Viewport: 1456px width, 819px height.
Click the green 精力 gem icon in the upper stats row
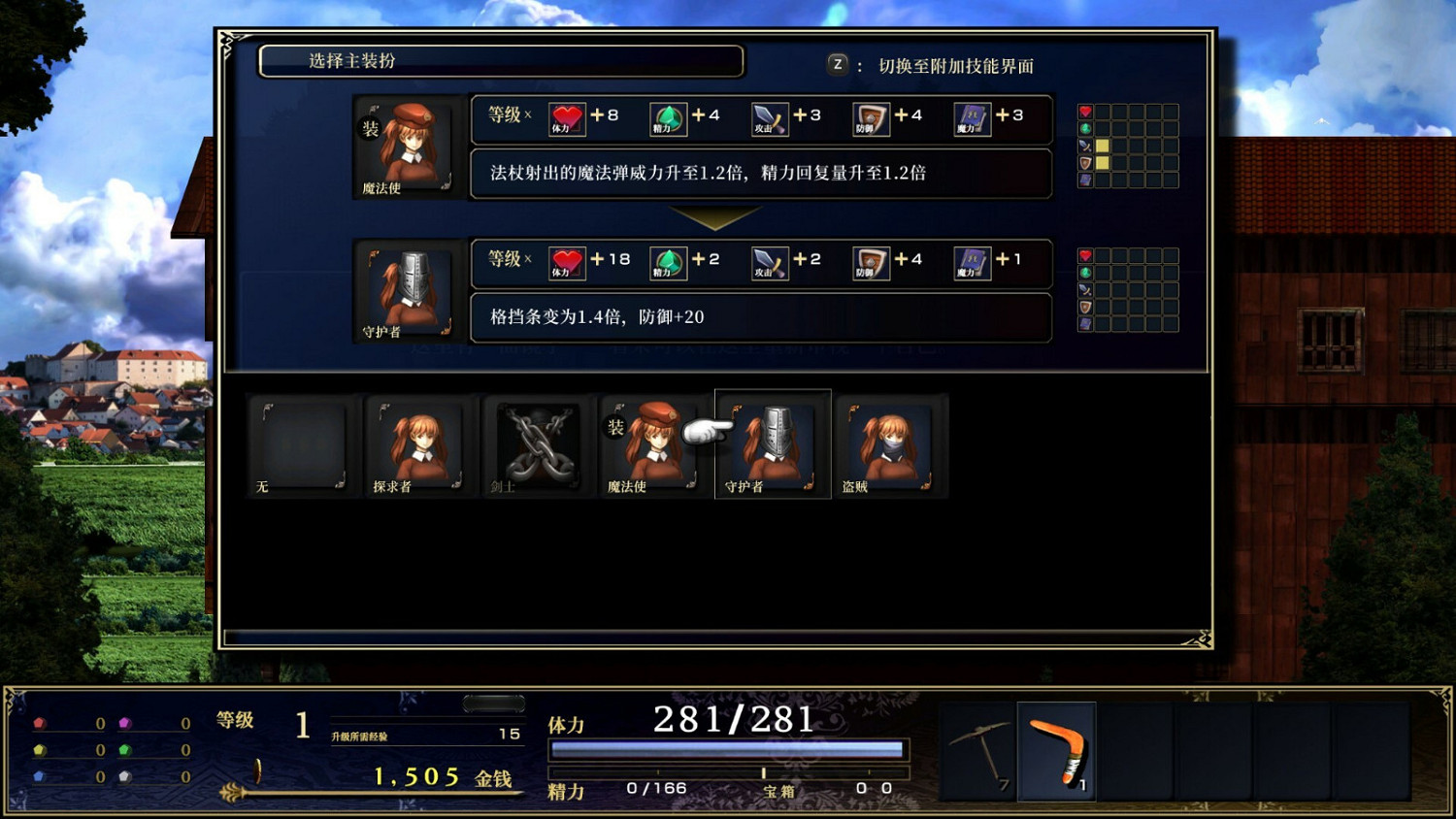670,117
